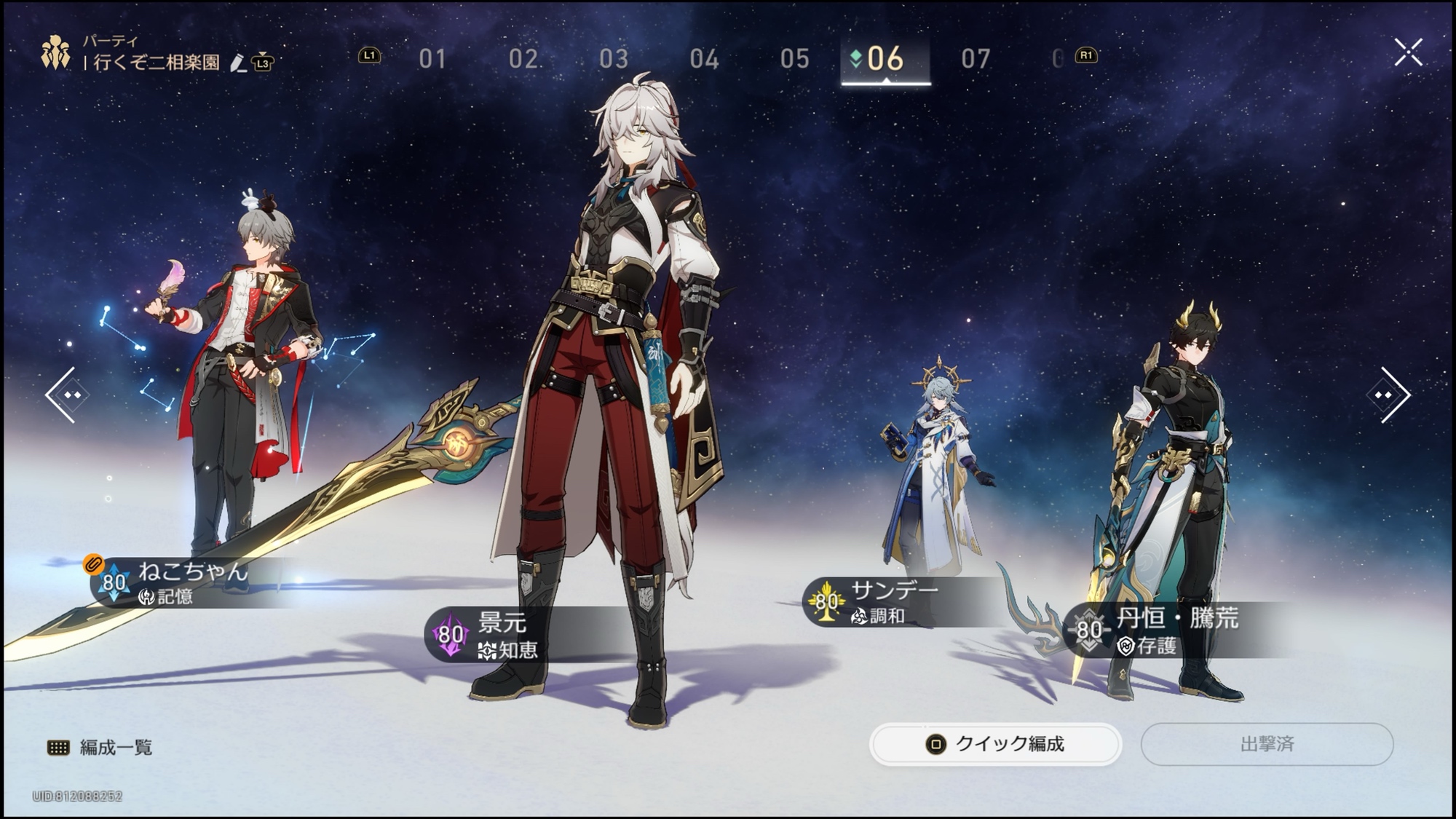
Task: Choose party tab 05
Action: [x=794, y=58]
